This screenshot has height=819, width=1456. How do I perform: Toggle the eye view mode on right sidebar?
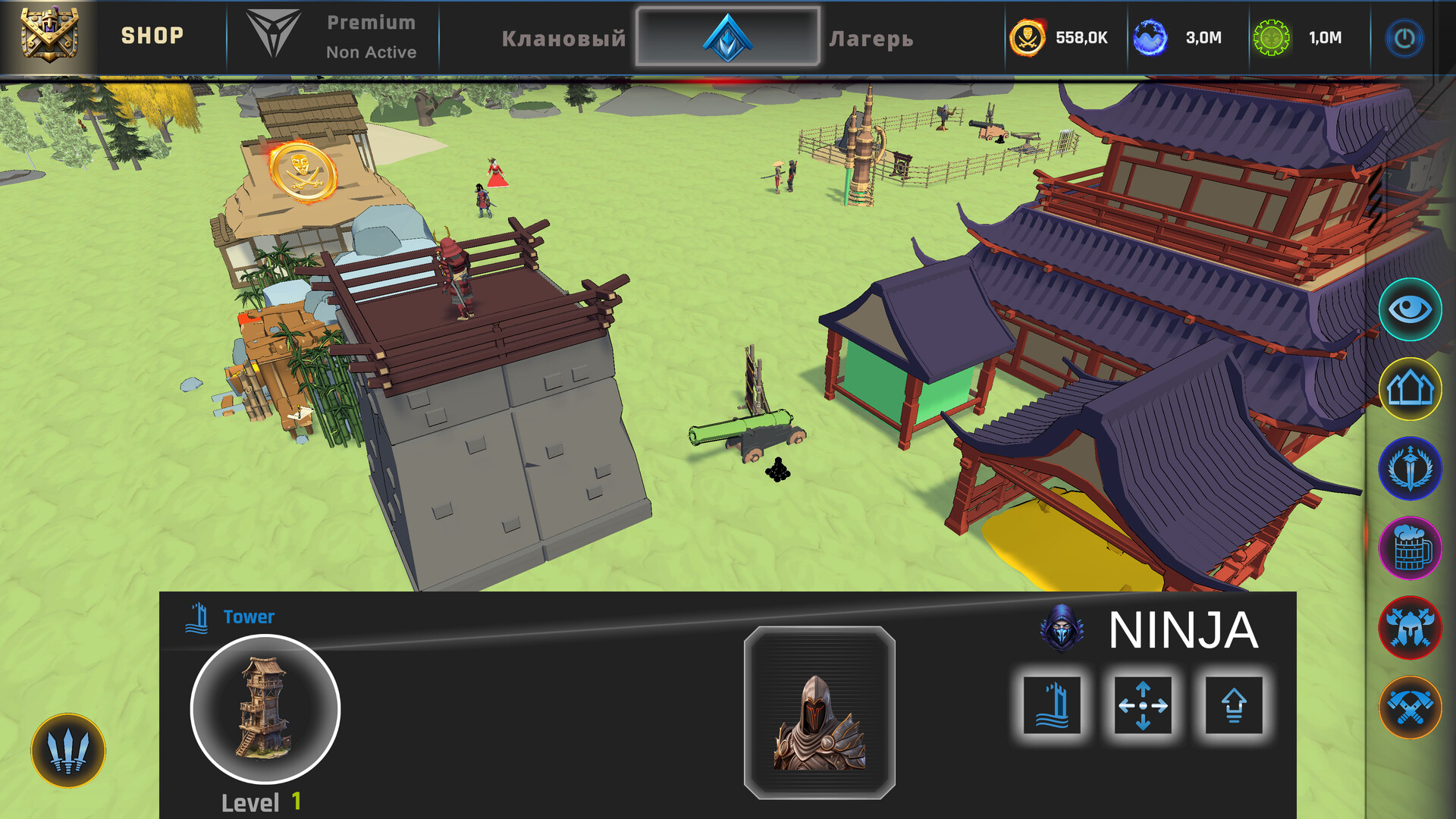pyautogui.click(x=1410, y=309)
